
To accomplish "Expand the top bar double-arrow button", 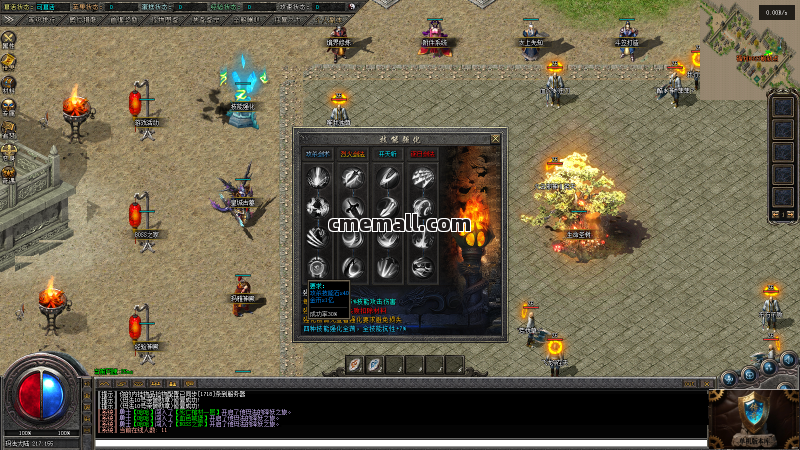I will pyautogui.click(x=10, y=19).
